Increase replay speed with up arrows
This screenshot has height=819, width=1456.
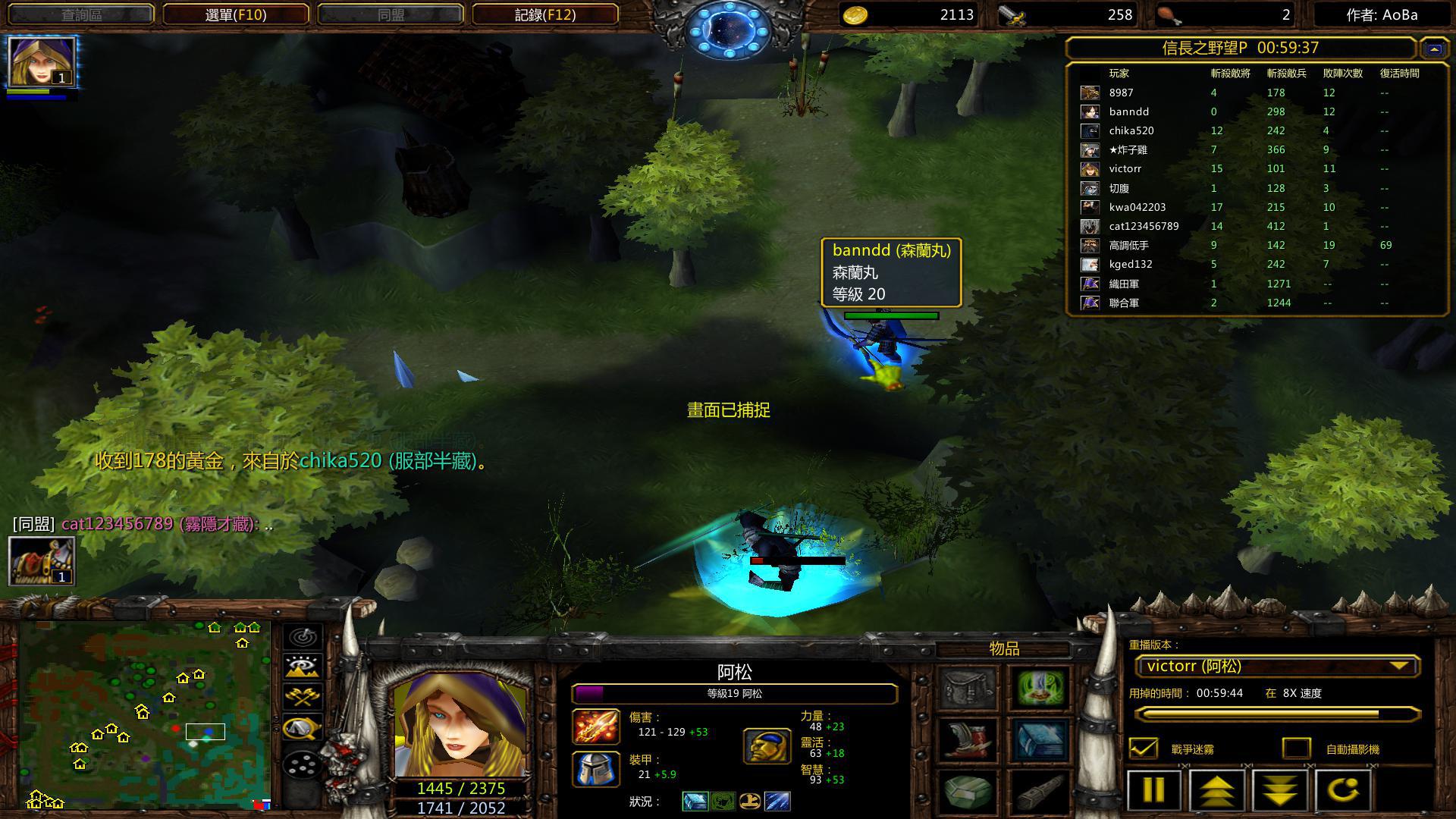1216,789
